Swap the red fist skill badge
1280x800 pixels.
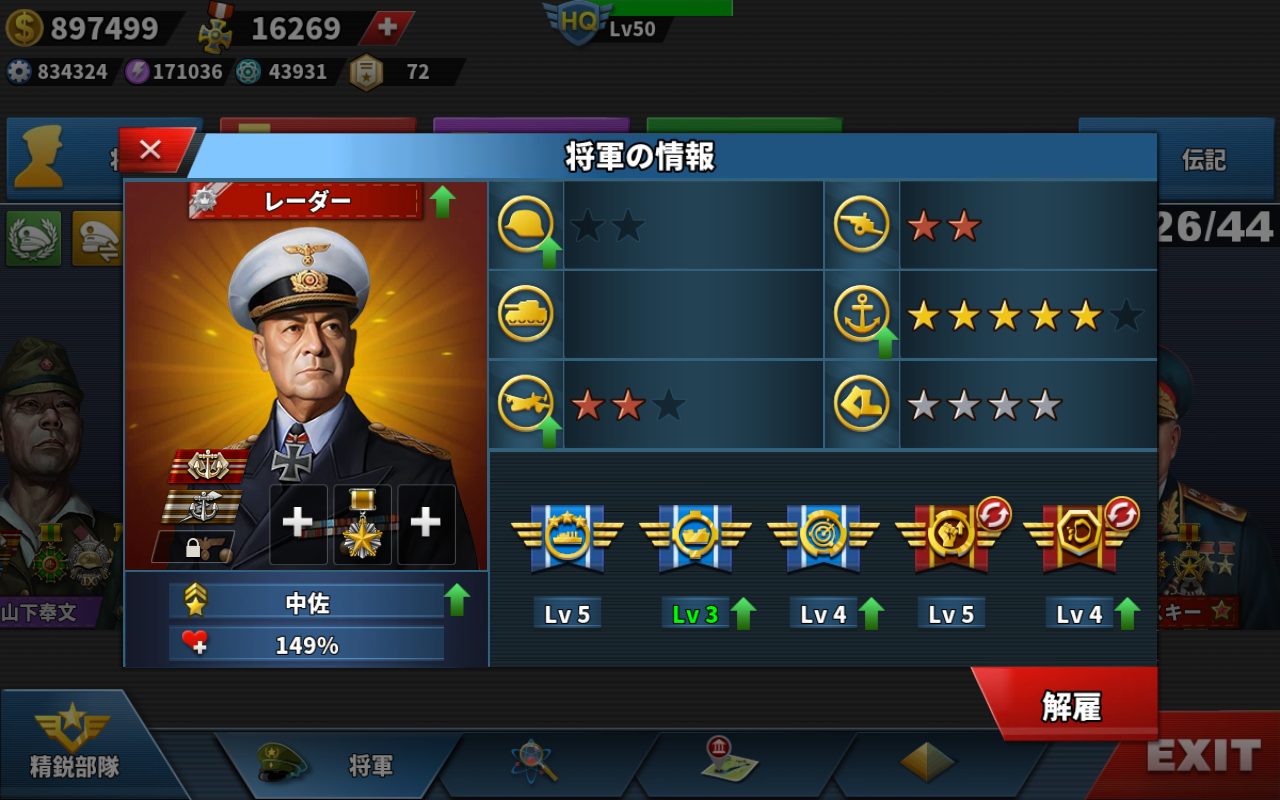tap(993, 514)
